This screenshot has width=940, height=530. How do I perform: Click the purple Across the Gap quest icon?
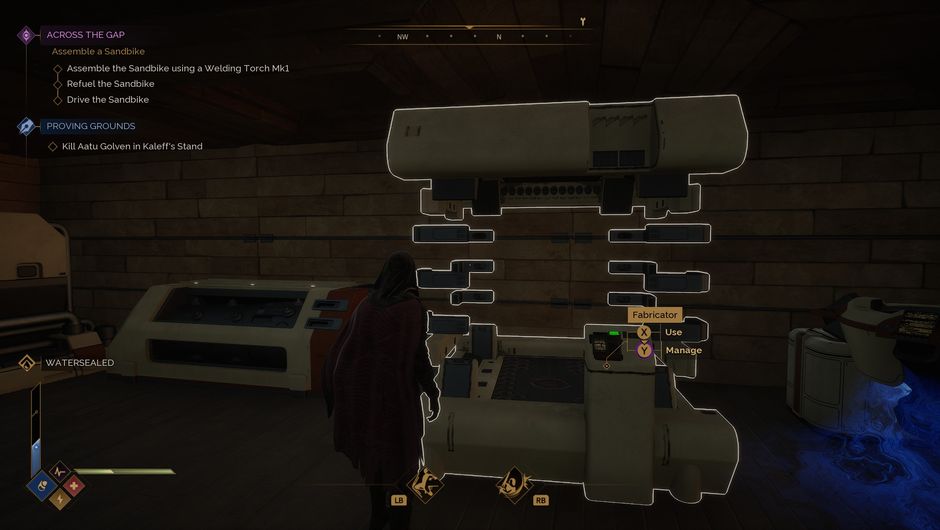coord(27,35)
